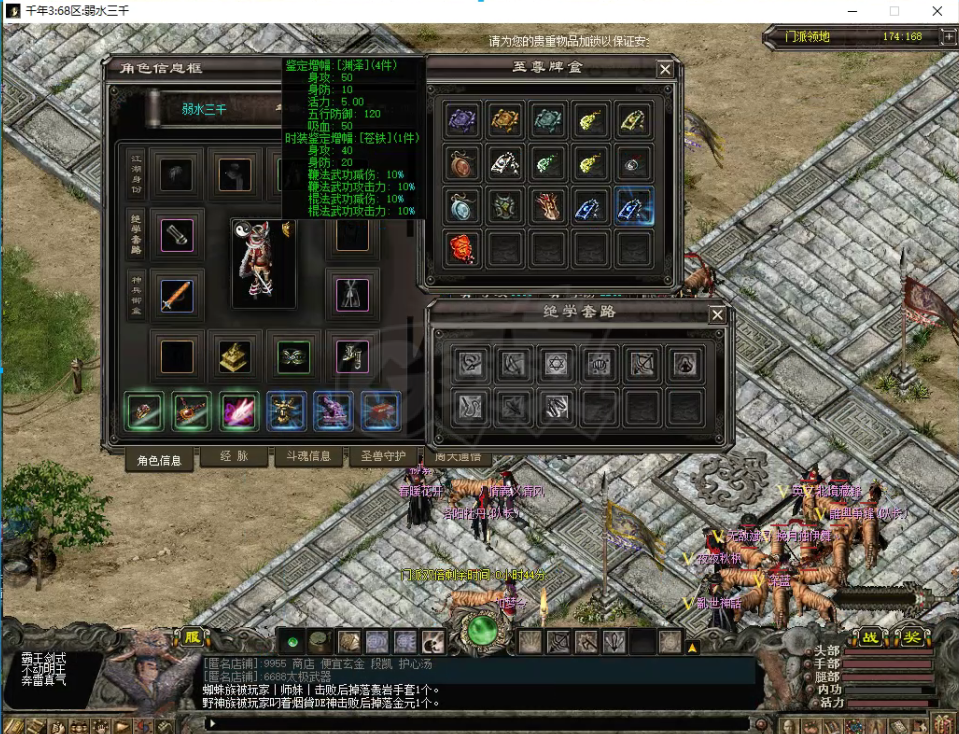Select the orange sword weapon slot
Image resolution: width=959 pixels, height=734 pixels.
click(177, 294)
